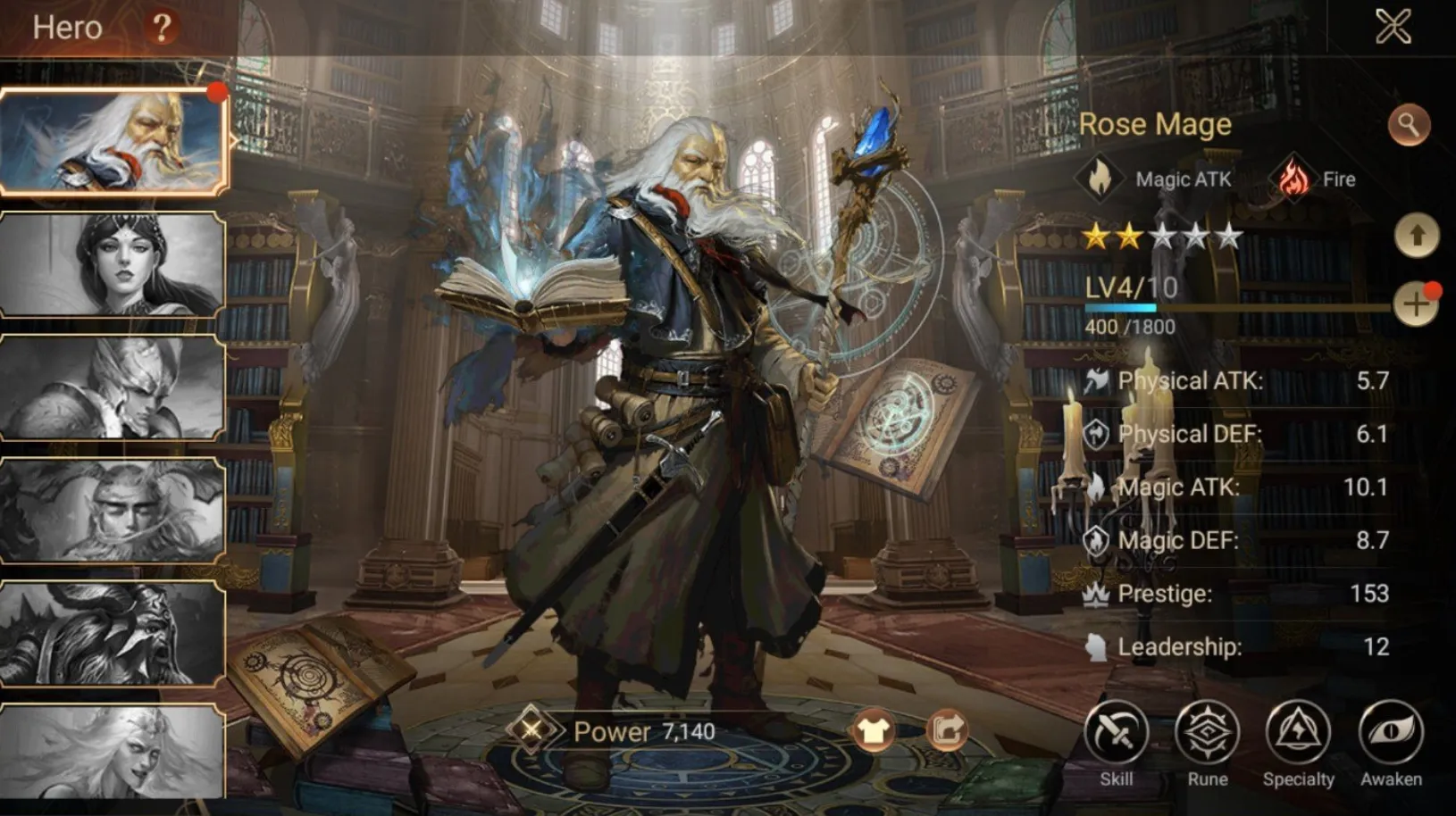The width and height of the screenshot is (1456, 816).
Task: Open the hero search magnifier
Action: [1409, 127]
